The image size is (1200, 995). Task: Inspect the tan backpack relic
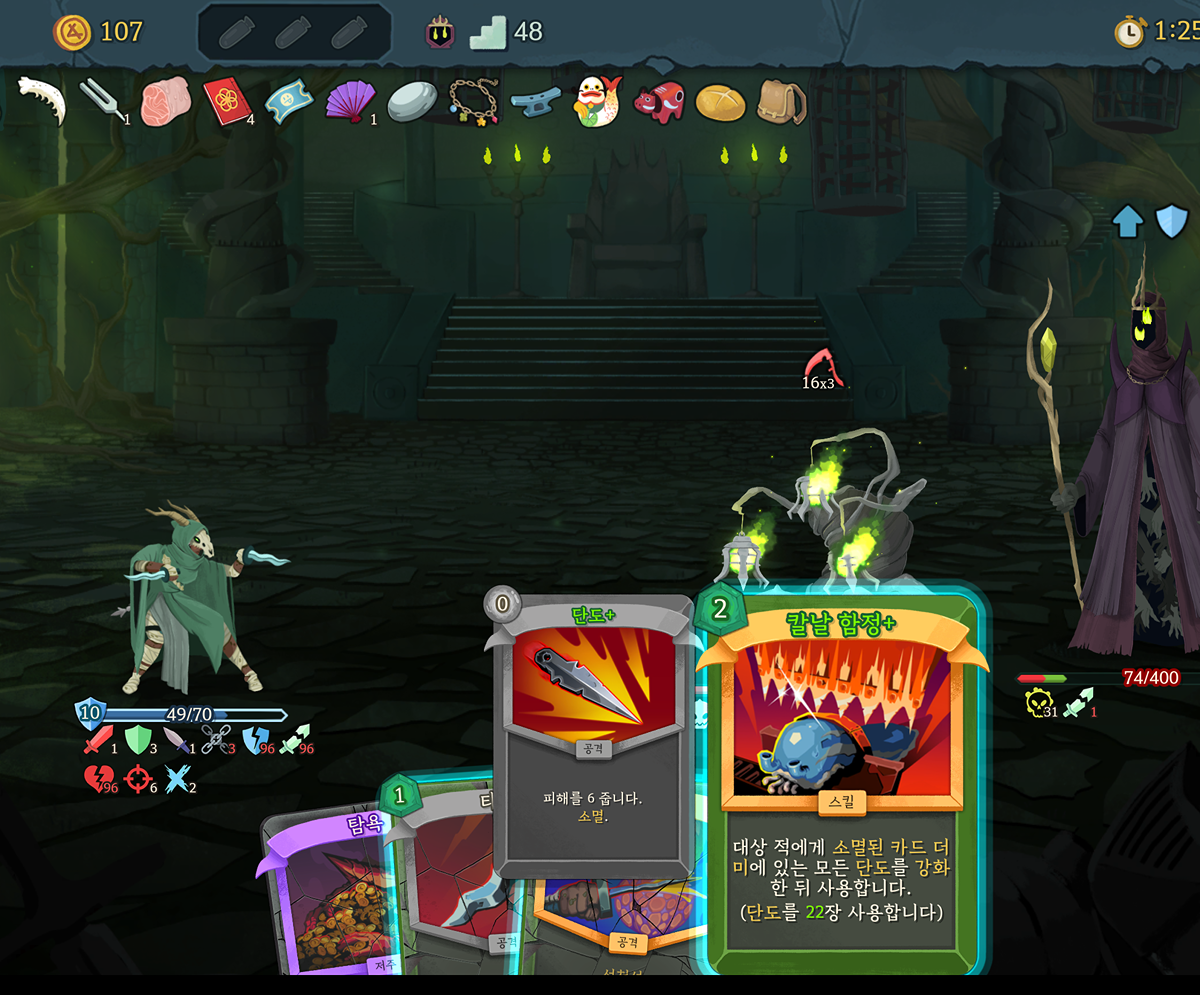click(782, 101)
